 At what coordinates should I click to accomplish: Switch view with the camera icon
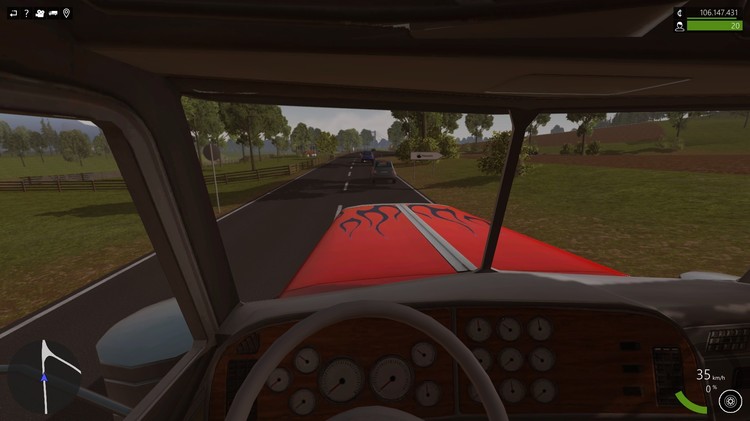click(x=39, y=13)
